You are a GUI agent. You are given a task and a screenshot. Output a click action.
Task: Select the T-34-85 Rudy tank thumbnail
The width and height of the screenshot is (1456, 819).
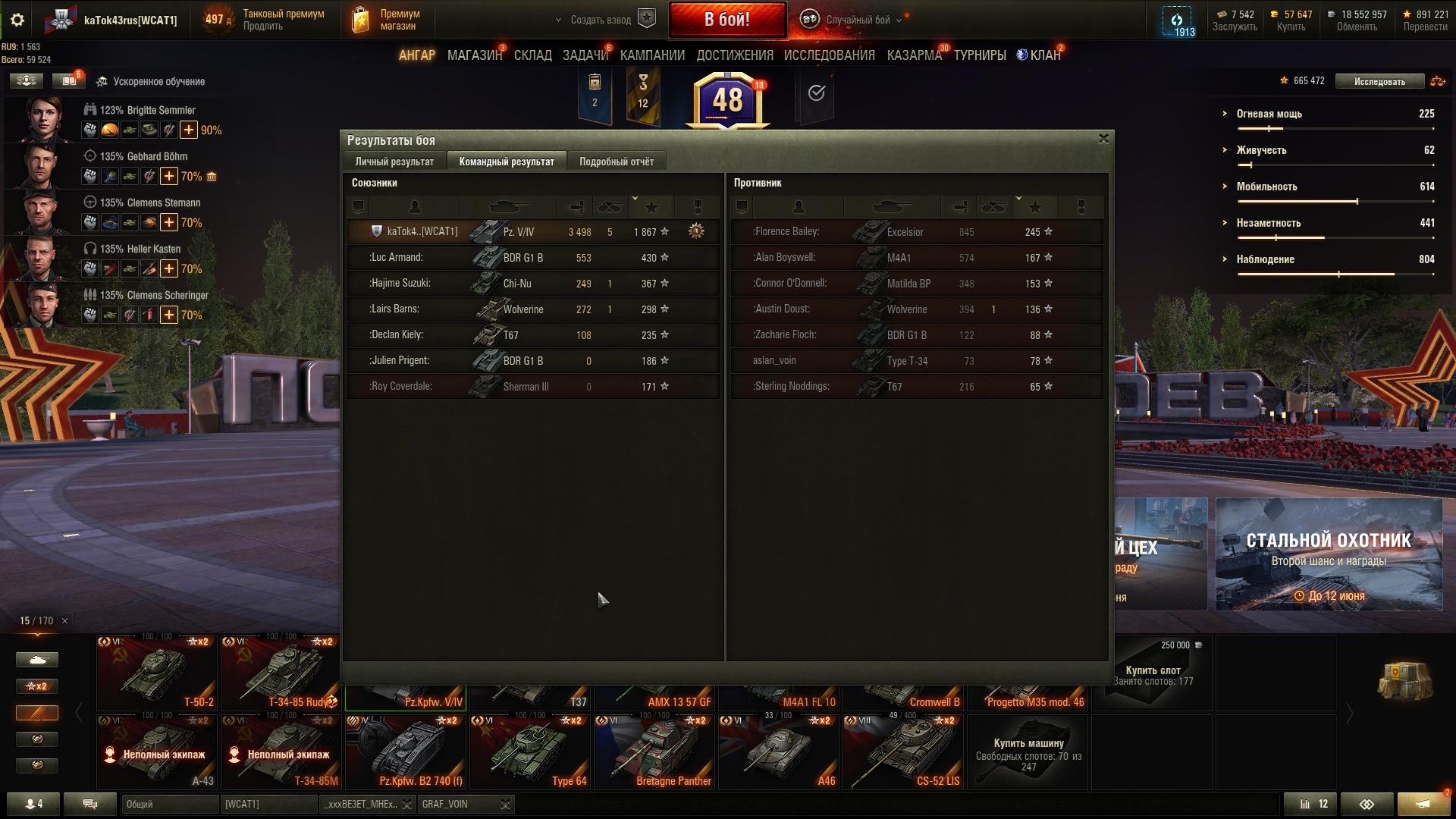click(281, 671)
